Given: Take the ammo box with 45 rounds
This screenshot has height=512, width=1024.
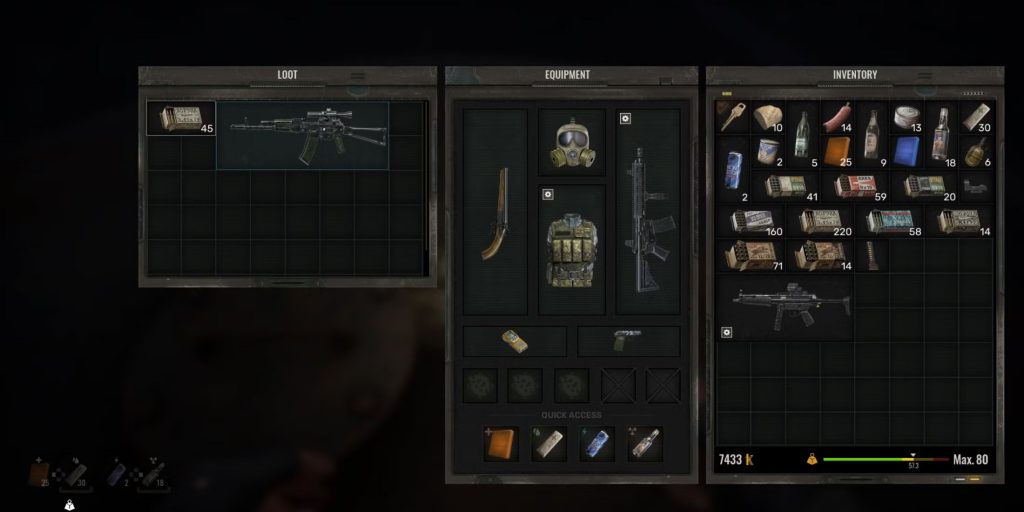Looking at the screenshot, I should (180, 118).
